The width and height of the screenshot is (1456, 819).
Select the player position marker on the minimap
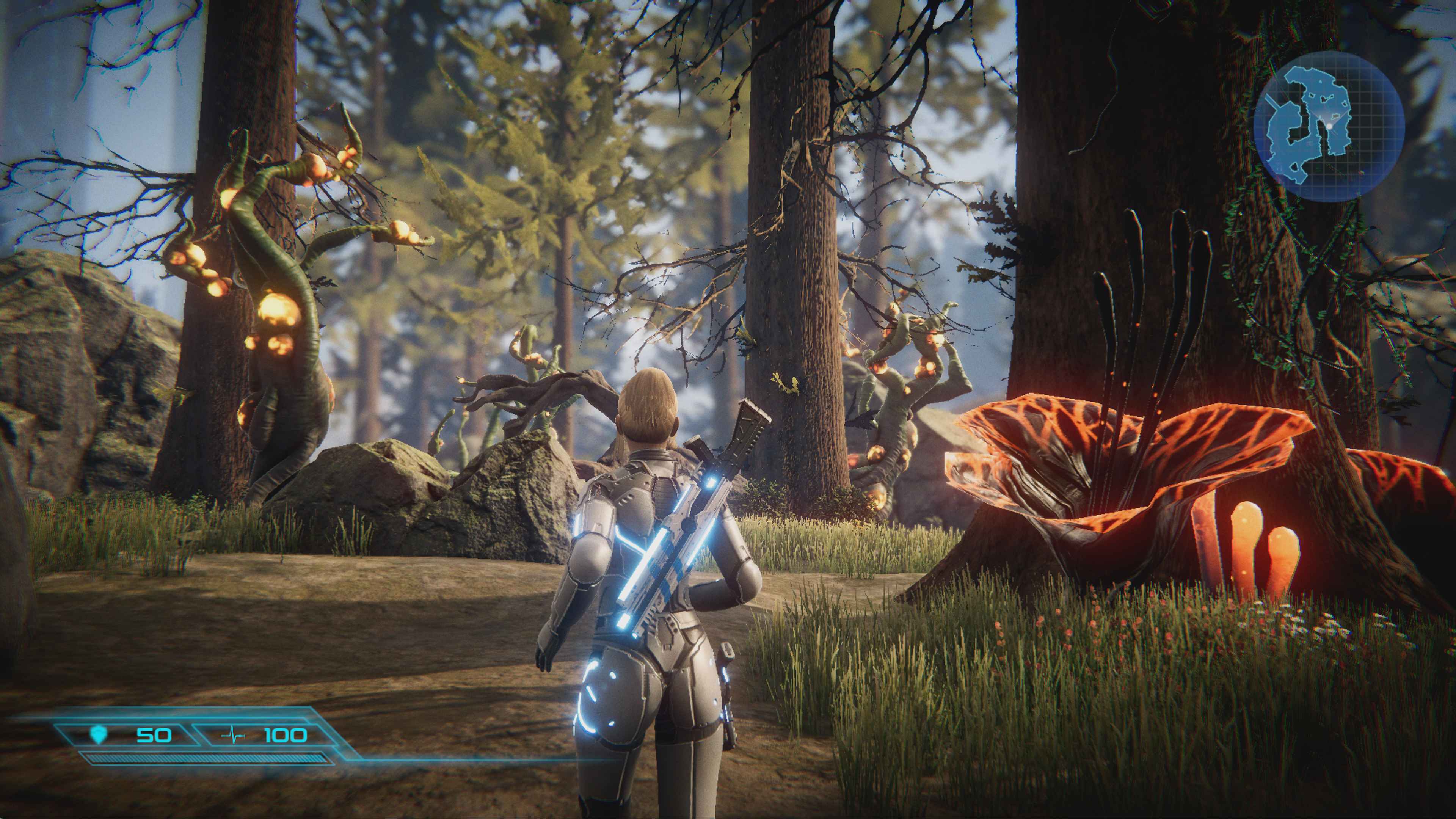pos(1329,126)
